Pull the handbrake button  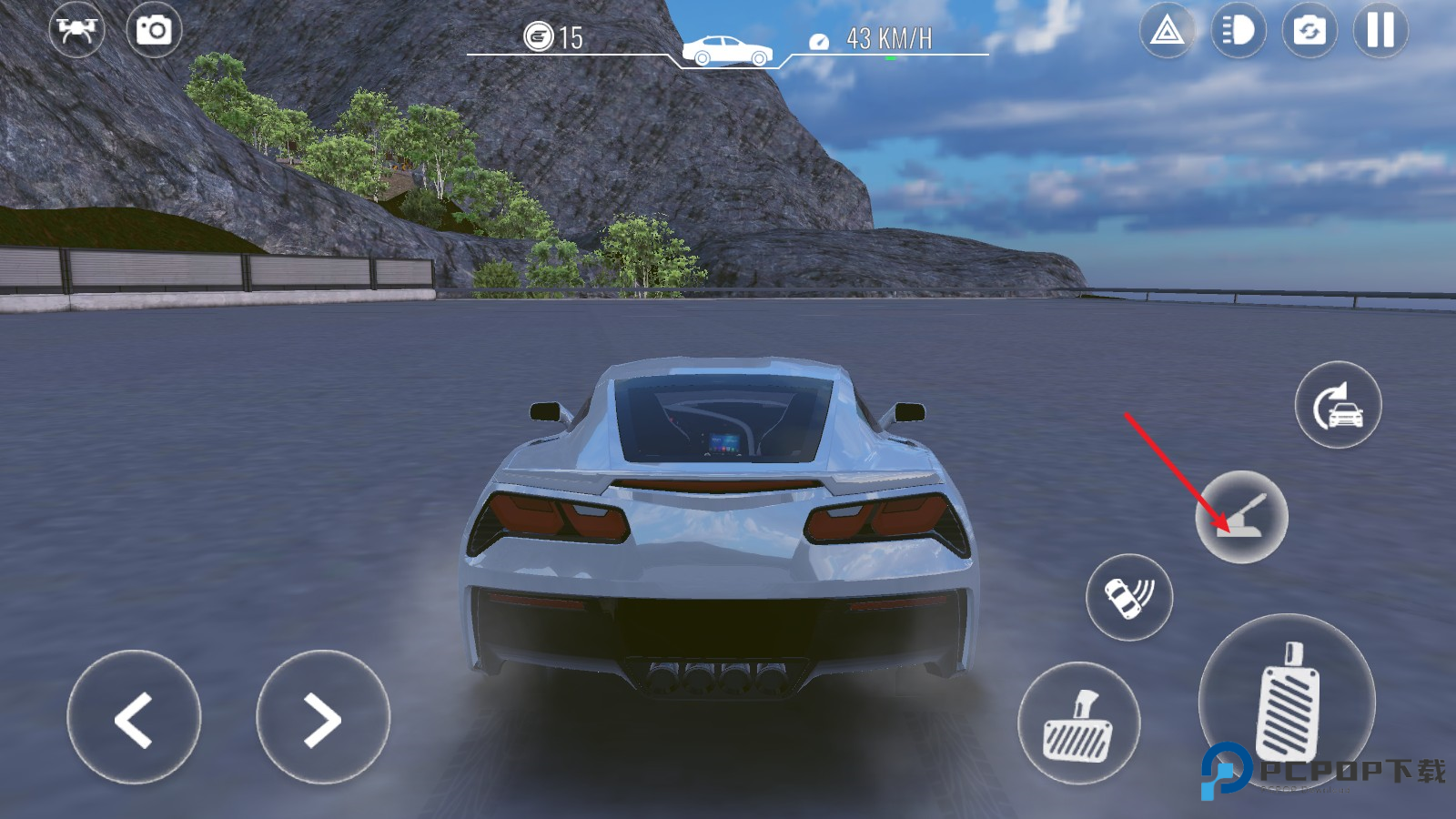1241,517
